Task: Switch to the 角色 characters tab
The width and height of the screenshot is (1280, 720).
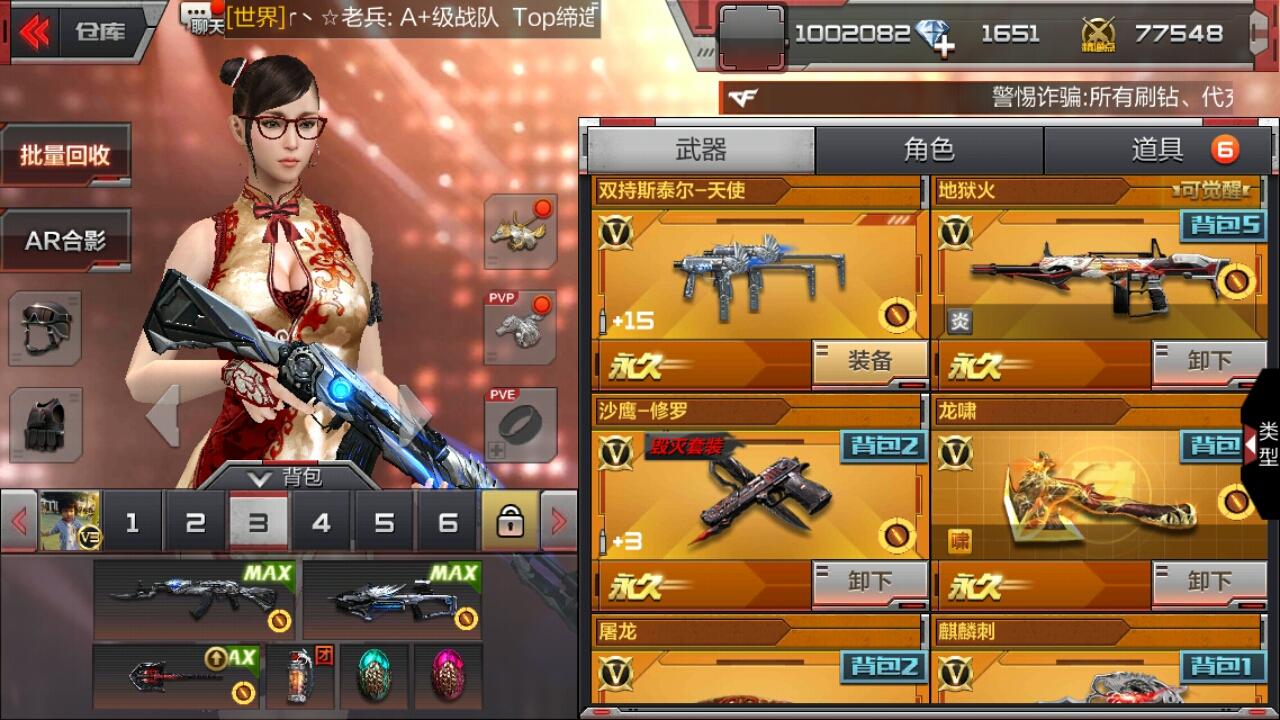Action: click(x=929, y=150)
